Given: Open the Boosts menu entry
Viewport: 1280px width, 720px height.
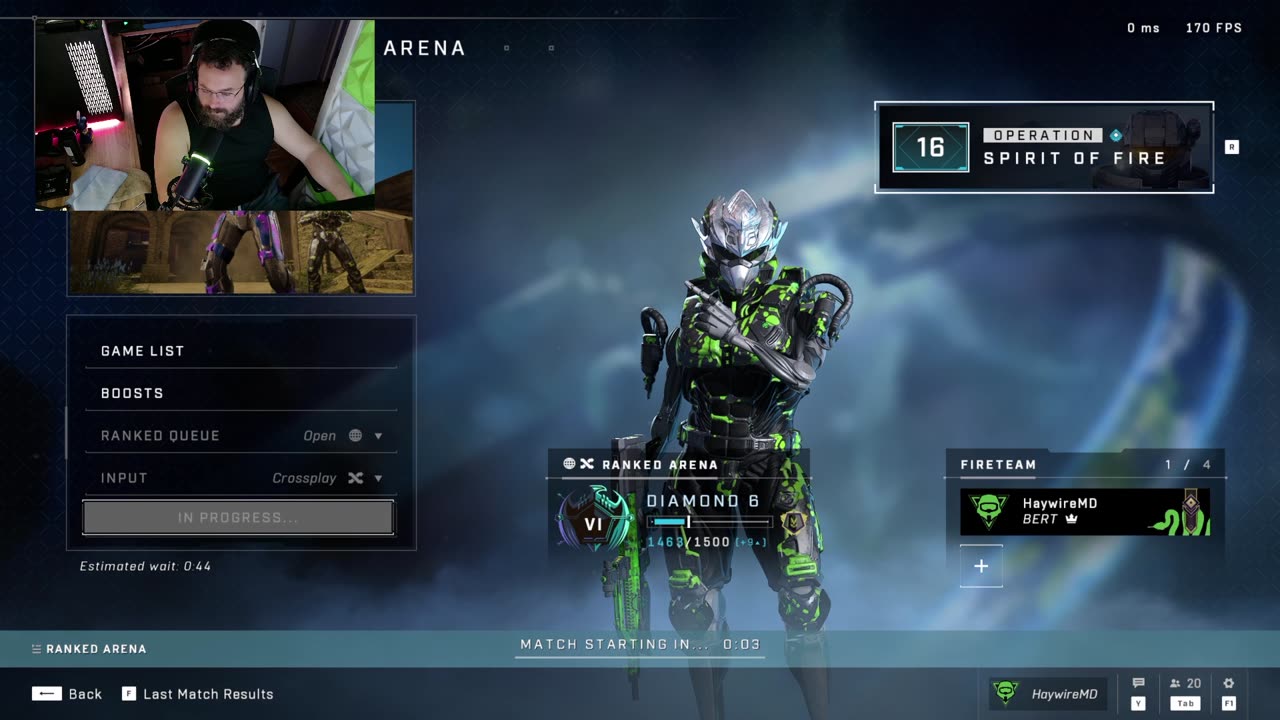Looking at the screenshot, I should 240,393.
